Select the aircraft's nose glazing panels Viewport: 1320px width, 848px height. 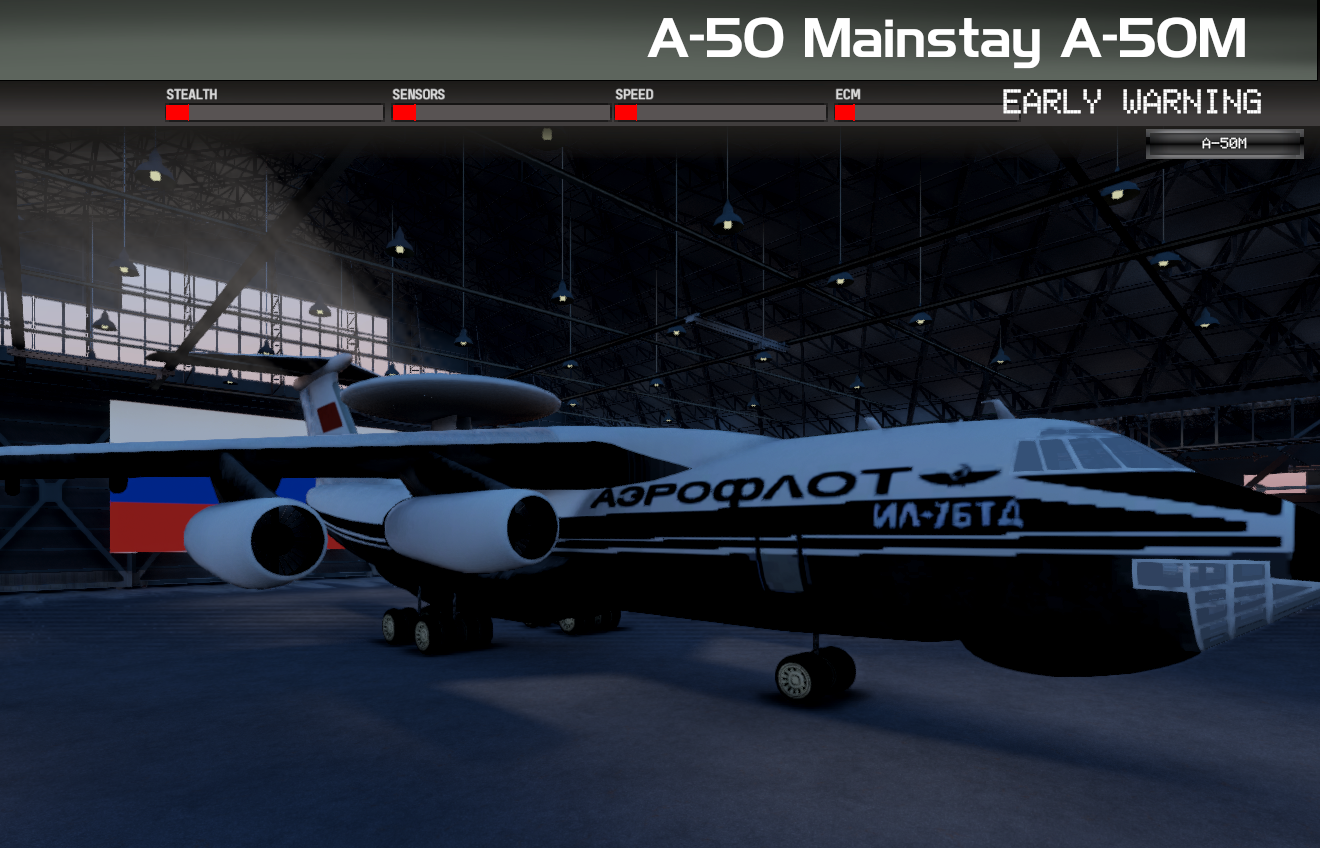pyautogui.click(x=1230, y=590)
